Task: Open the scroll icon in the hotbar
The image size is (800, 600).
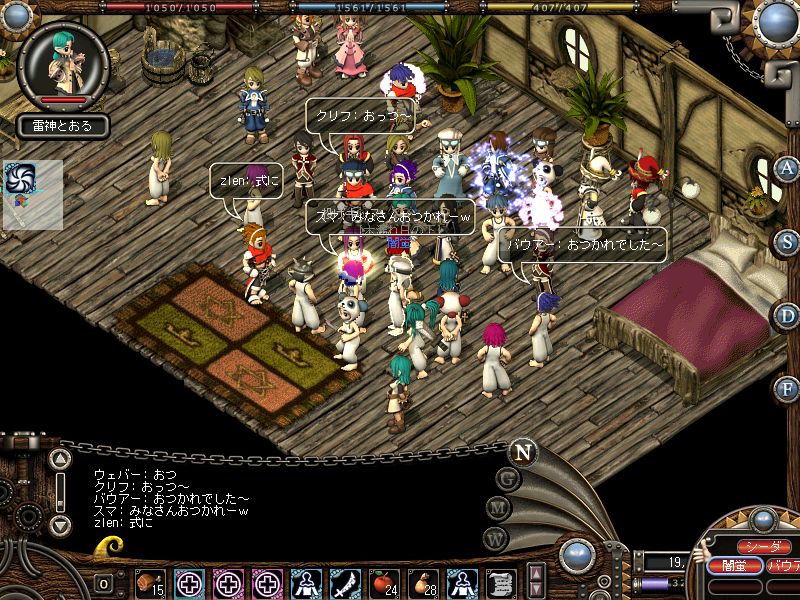Action: (x=501, y=582)
